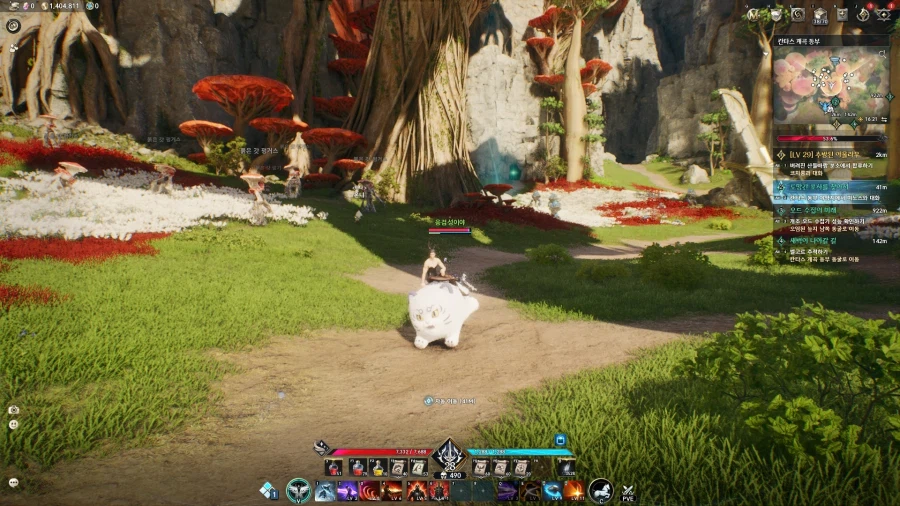900x506 pixels.
Task: Click the blue square icon above the mana bar
Action: (x=560, y=440)
